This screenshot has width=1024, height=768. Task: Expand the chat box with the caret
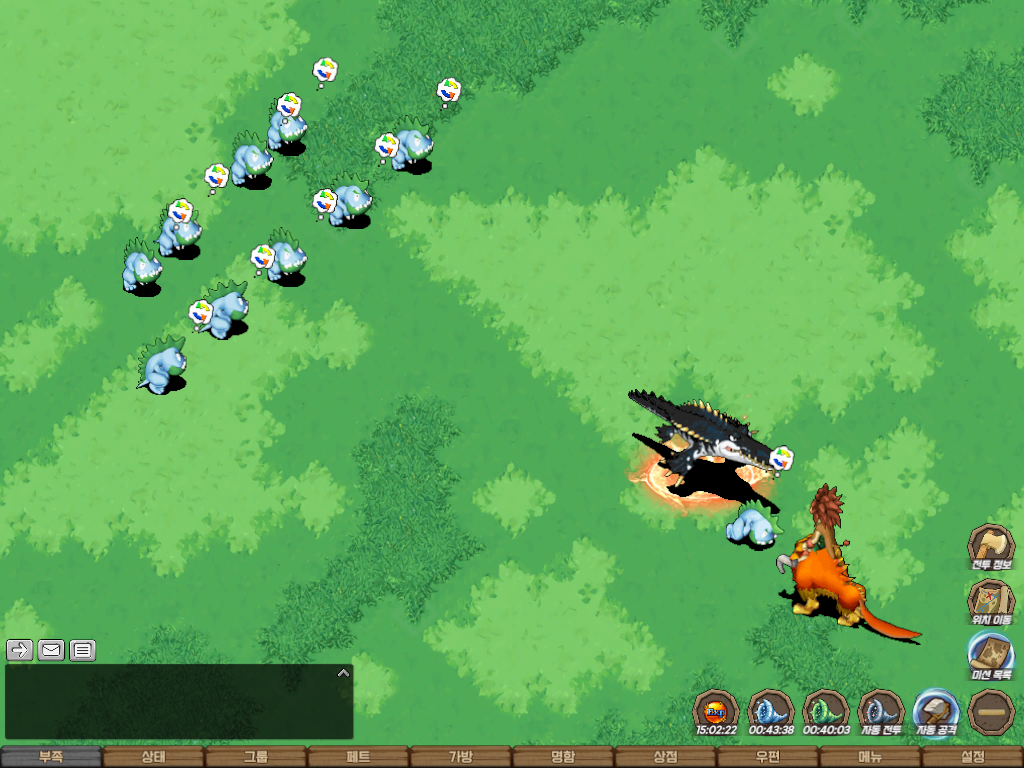(x=343, y=673)
